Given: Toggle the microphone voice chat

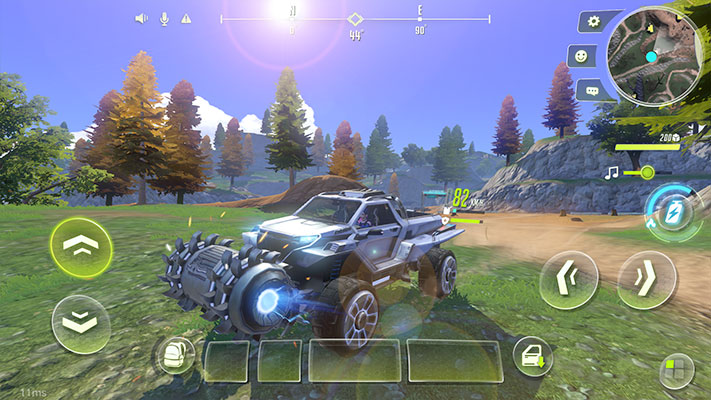Looking at the screenshot, I should coord(163,18).
